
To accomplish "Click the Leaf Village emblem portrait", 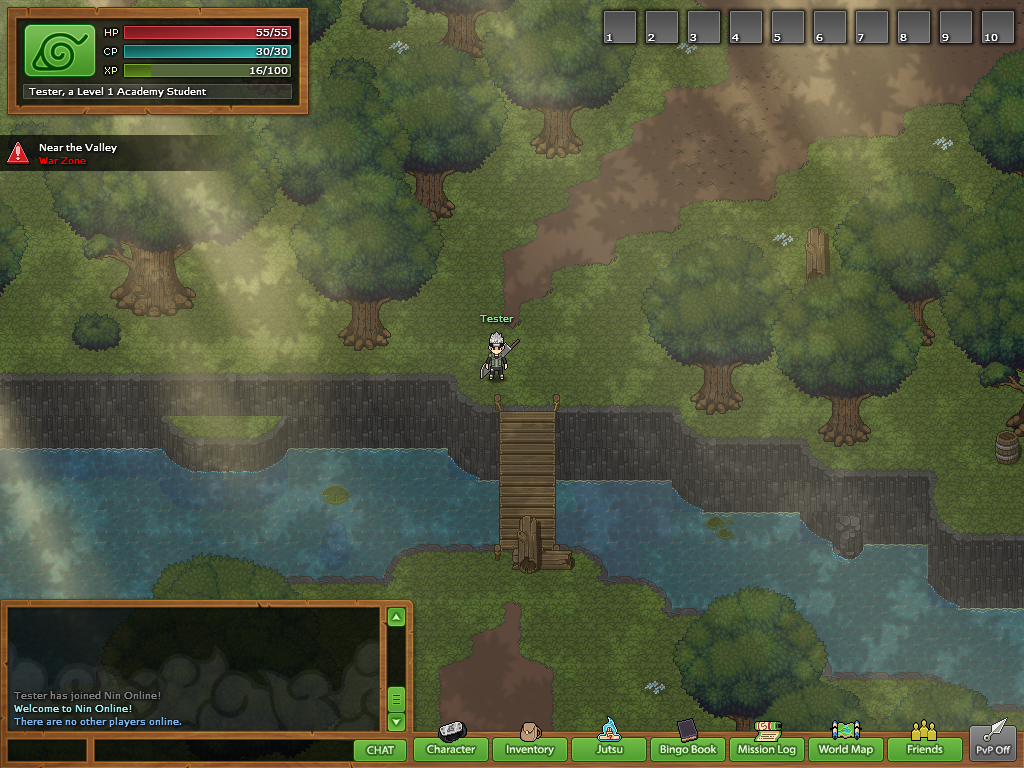I will (59, 51).
